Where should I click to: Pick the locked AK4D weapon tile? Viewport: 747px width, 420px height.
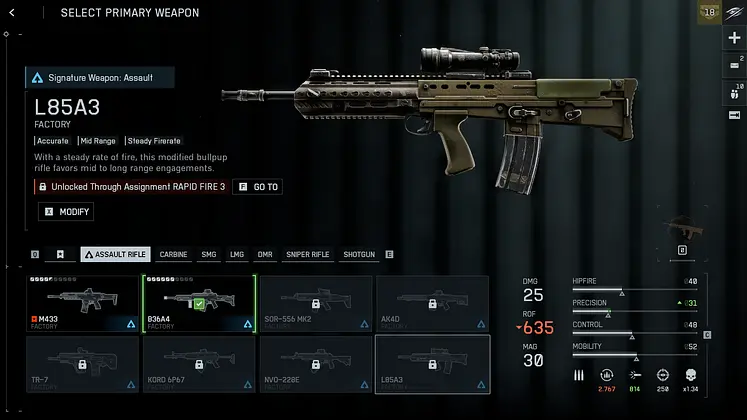point(432,304)
